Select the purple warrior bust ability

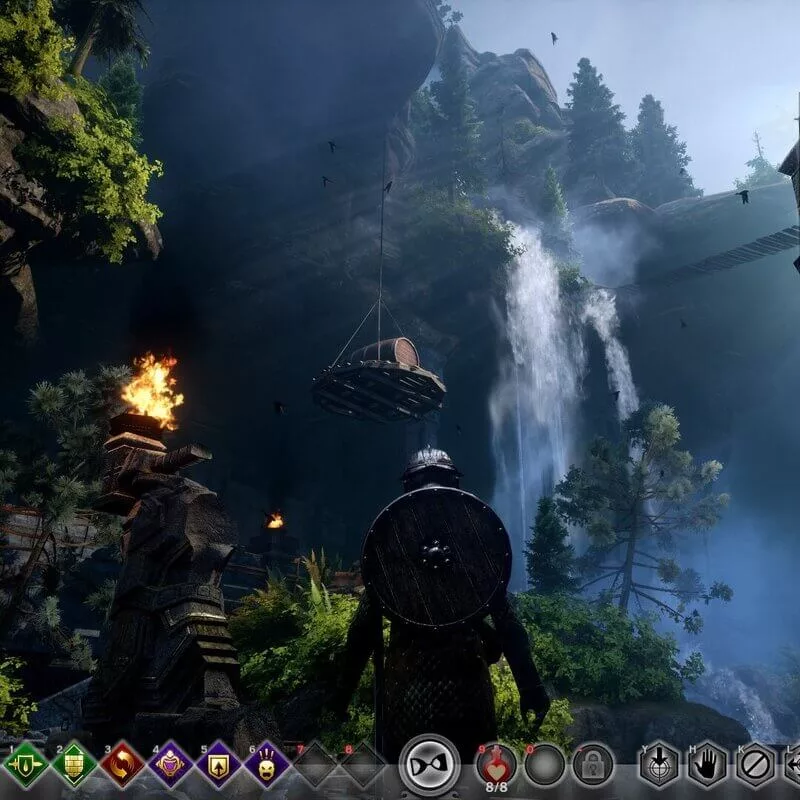click(170, 765)
